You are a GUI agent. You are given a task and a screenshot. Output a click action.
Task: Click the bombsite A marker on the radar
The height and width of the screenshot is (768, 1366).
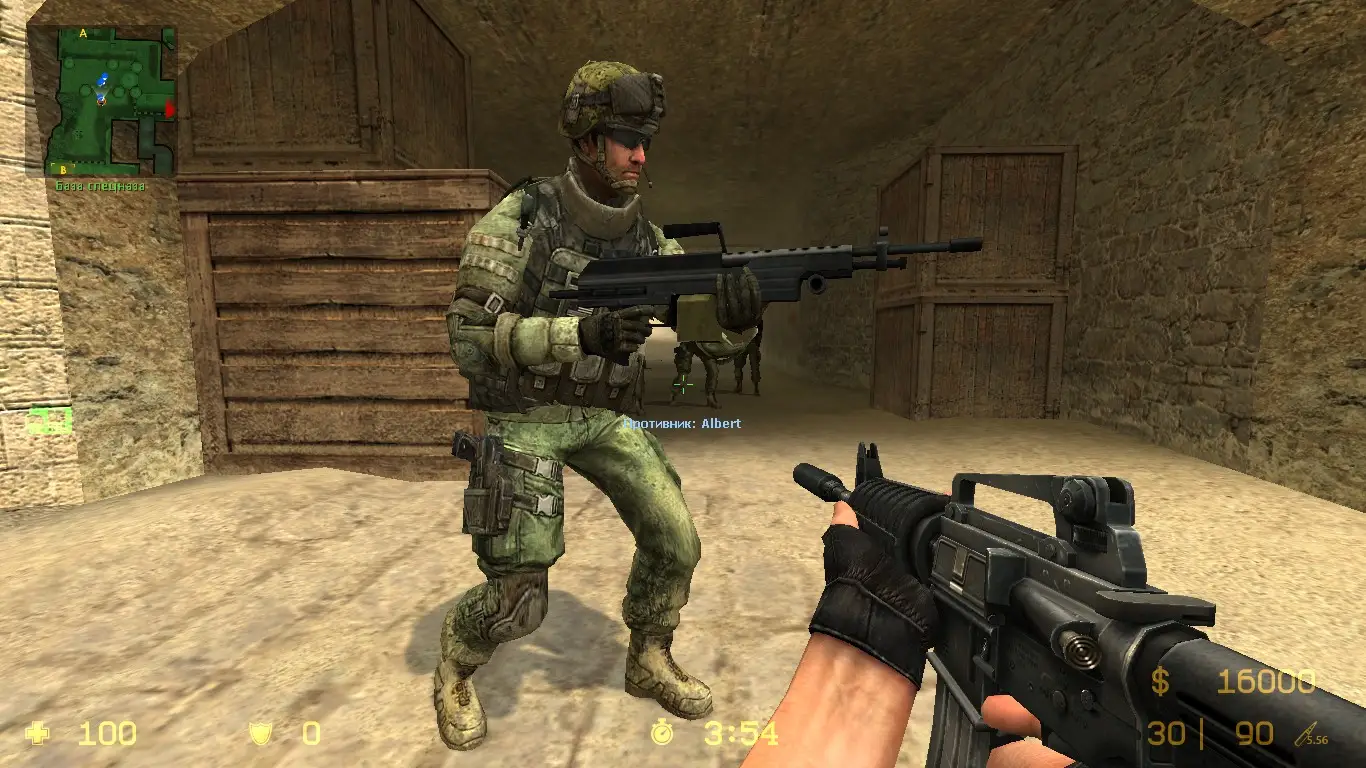click(x=82, y=34)
